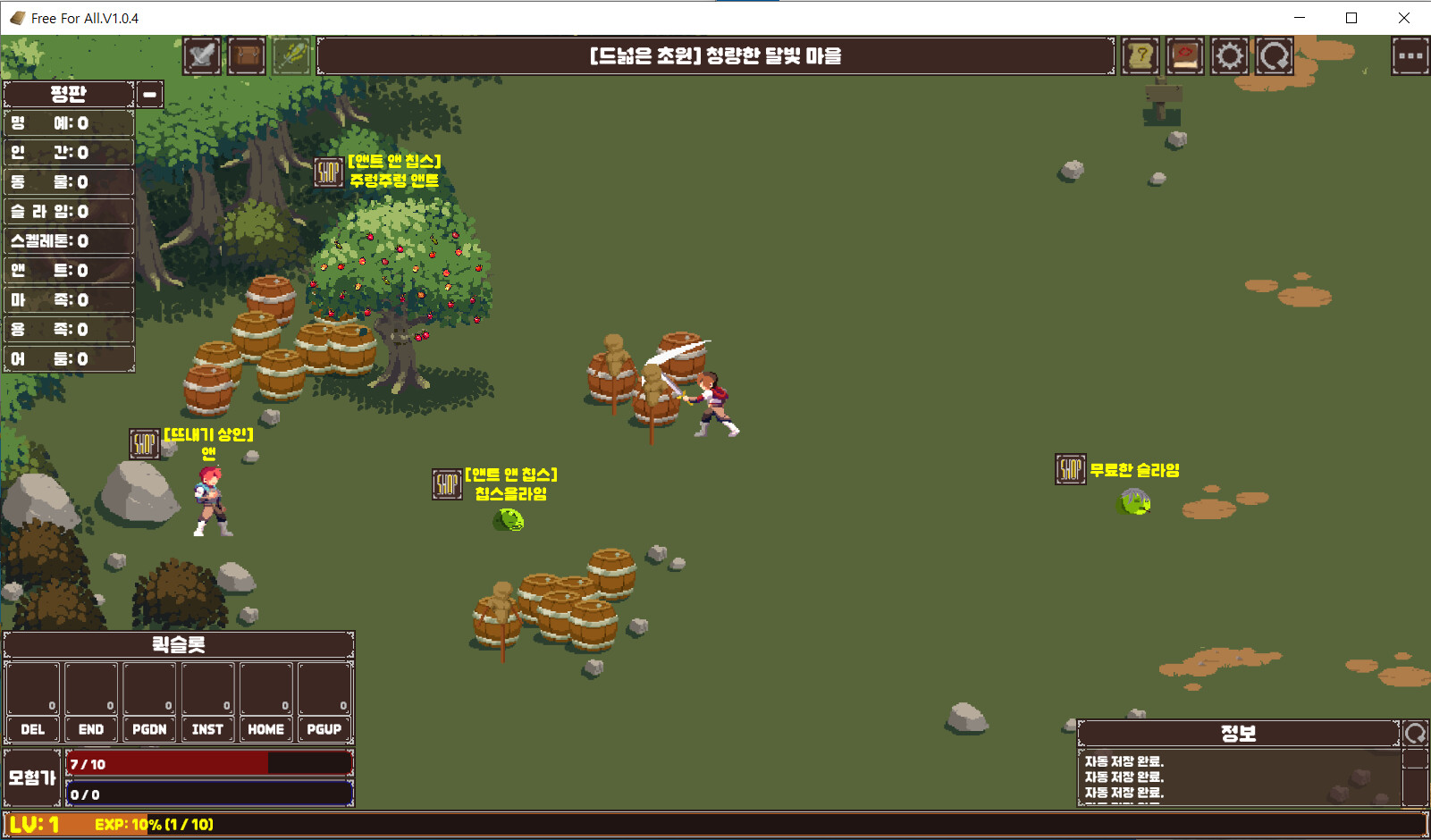Open the ... menu at top right
1431x840 pixels.
point(1410,55)
